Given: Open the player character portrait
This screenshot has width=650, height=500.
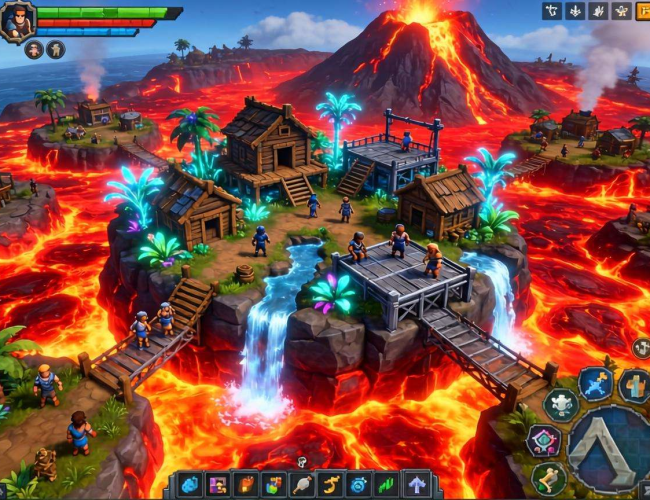Looking at the screenshot, I should point(18,20).
